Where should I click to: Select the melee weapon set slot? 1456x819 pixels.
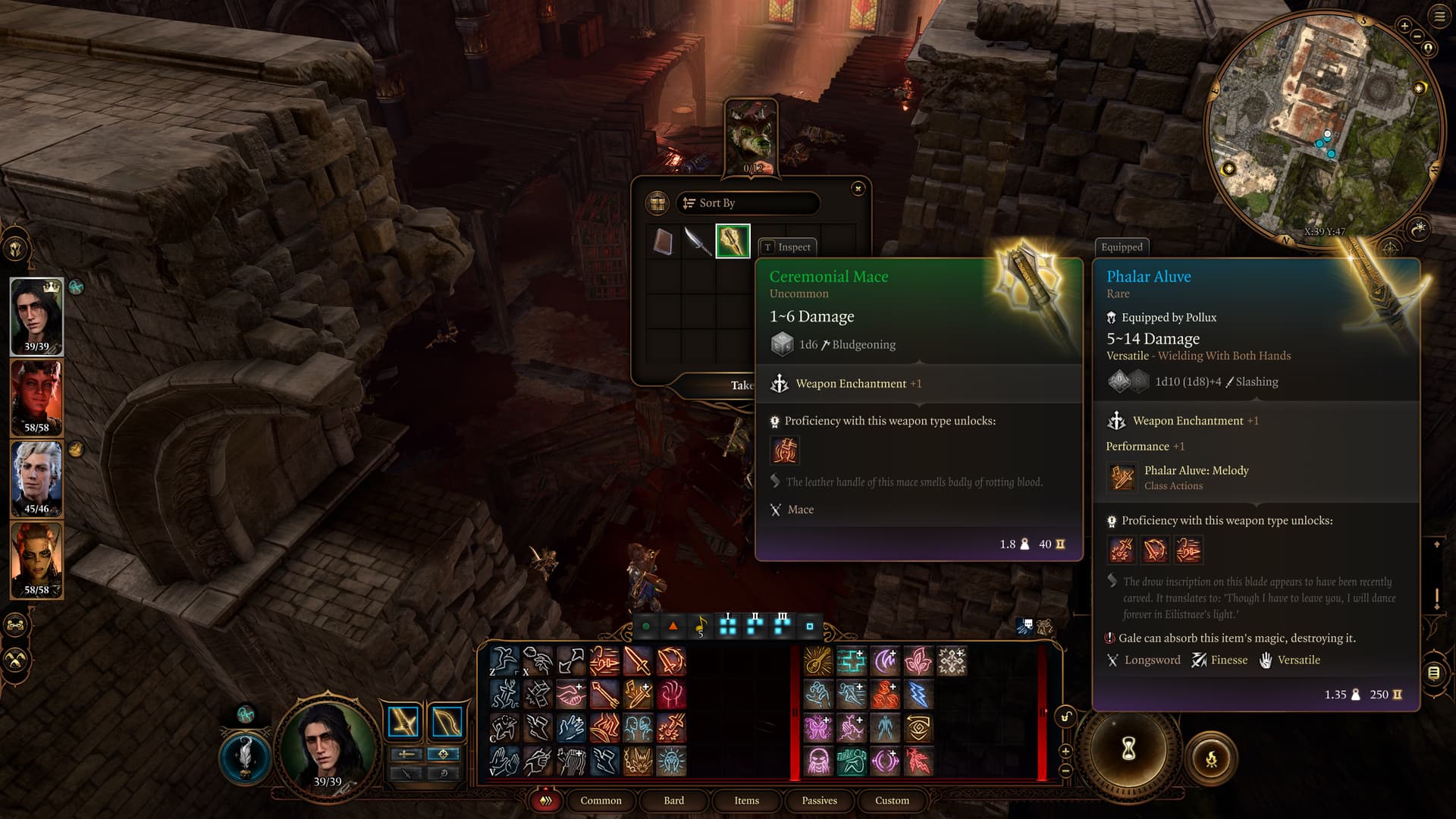click(x=403, y=722)
